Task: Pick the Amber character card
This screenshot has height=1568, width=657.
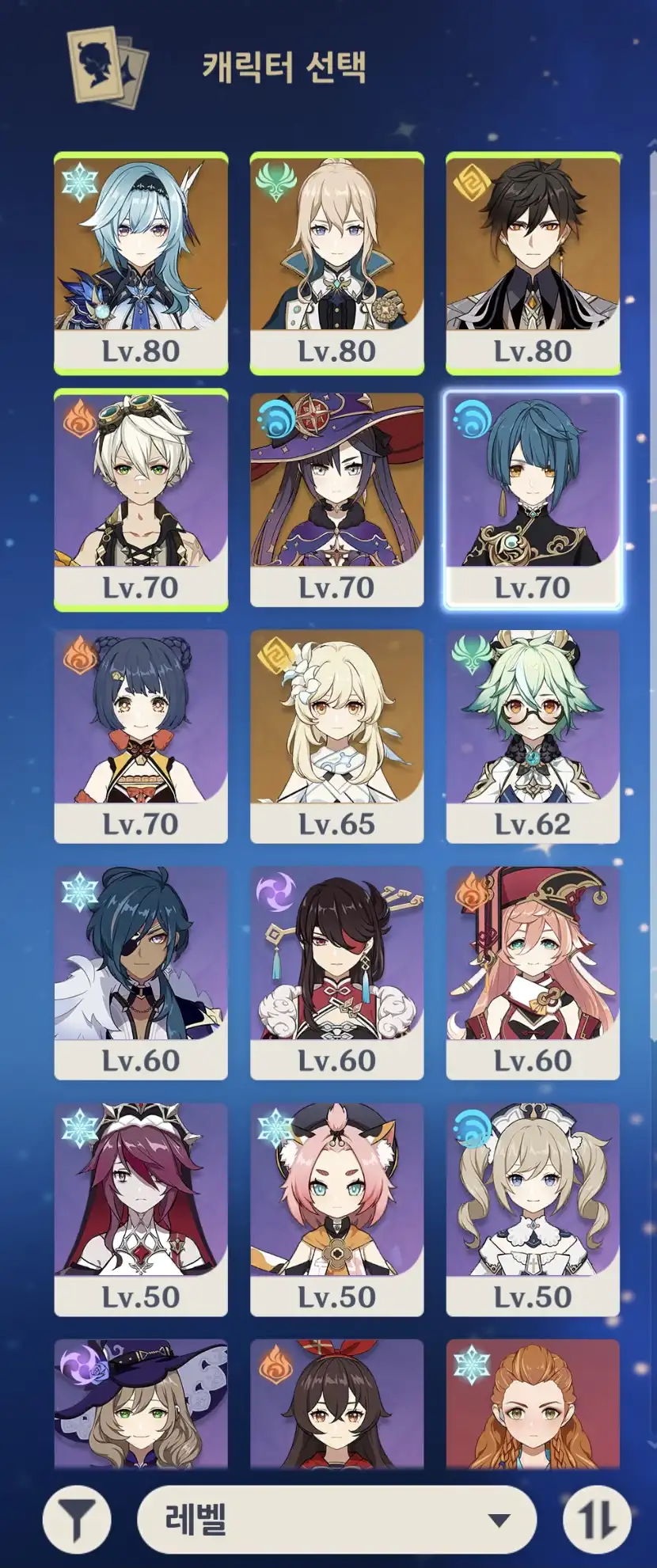Action: pos(337,1403)
